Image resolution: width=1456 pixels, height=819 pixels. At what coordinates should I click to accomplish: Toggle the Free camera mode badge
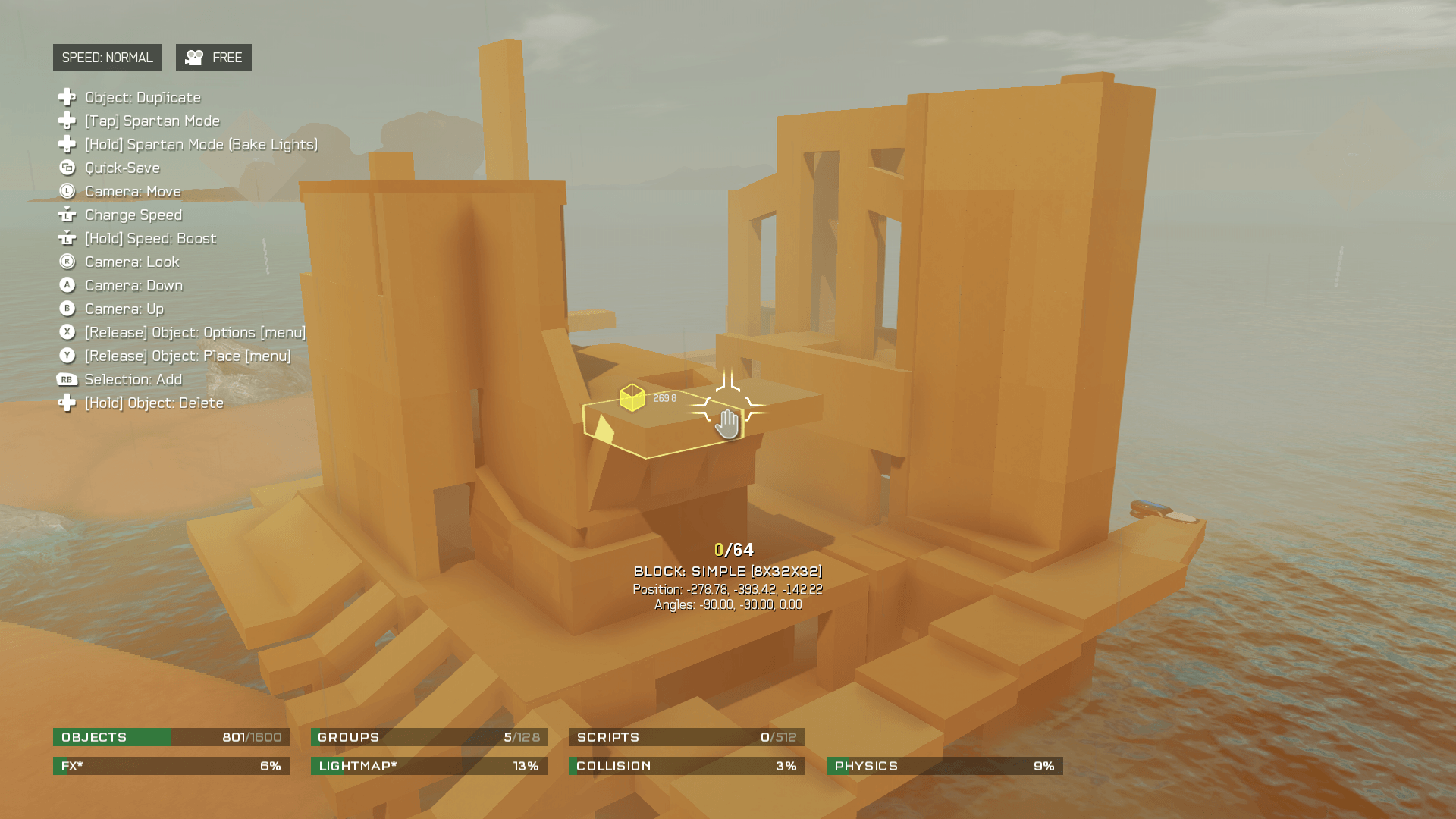(214, 58)
